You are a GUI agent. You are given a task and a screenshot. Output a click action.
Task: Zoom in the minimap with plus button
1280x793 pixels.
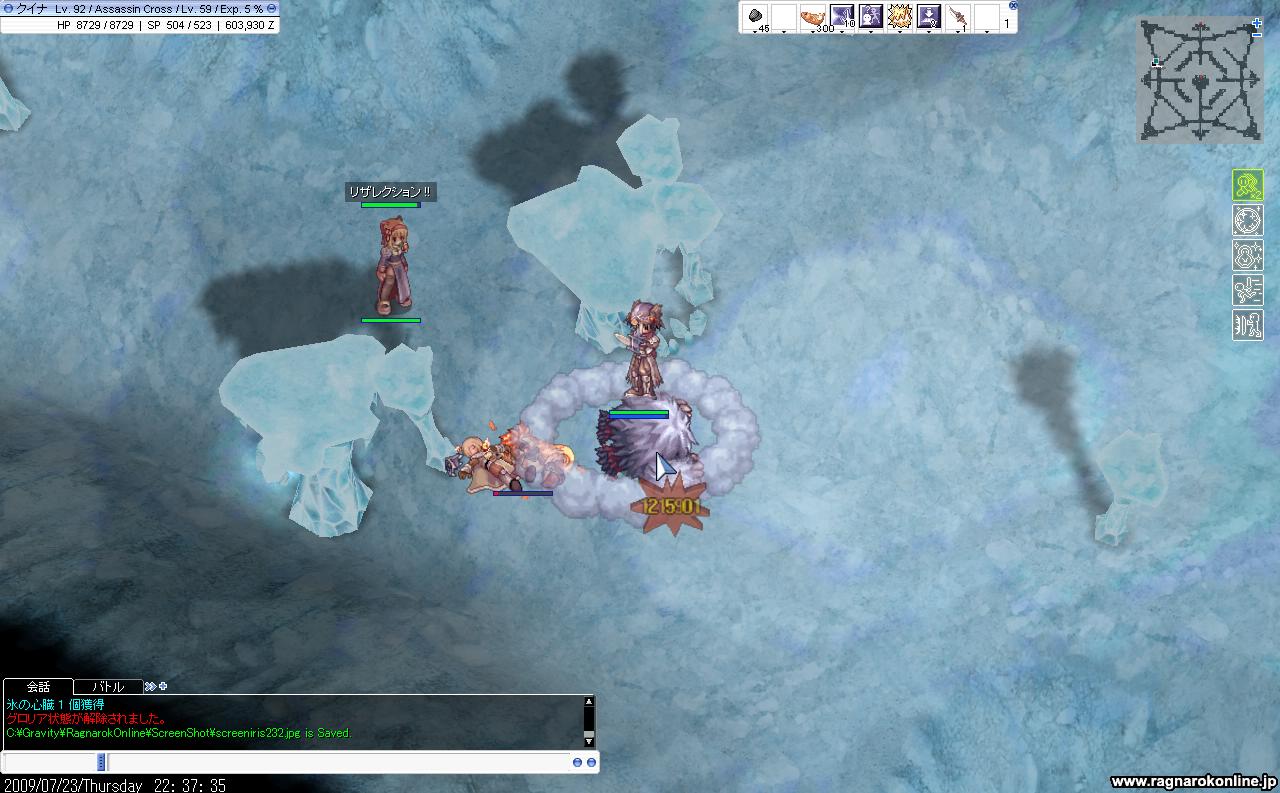(x=1257, y=22)
